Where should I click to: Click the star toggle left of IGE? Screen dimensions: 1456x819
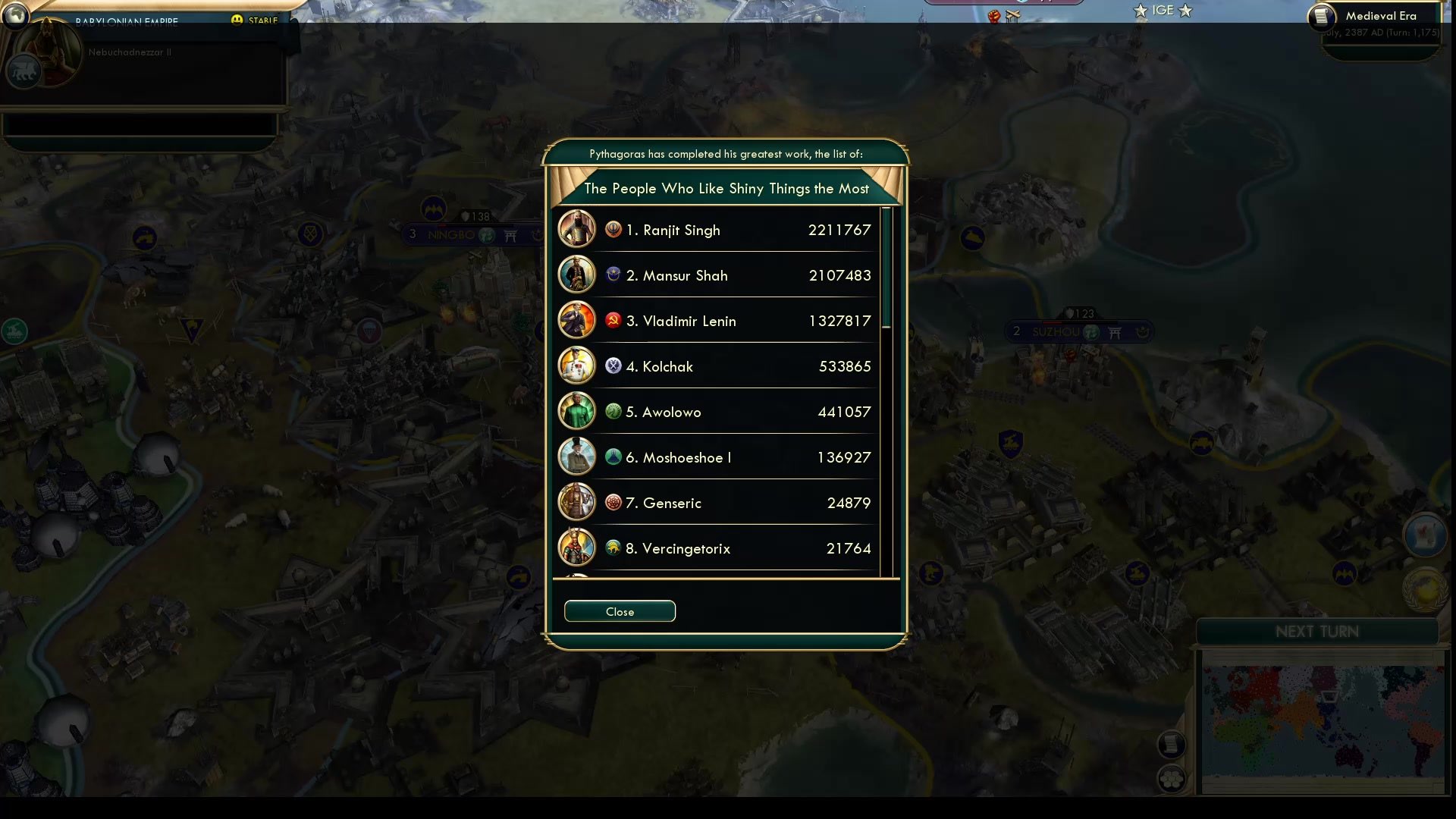[x=1140, y=11]
